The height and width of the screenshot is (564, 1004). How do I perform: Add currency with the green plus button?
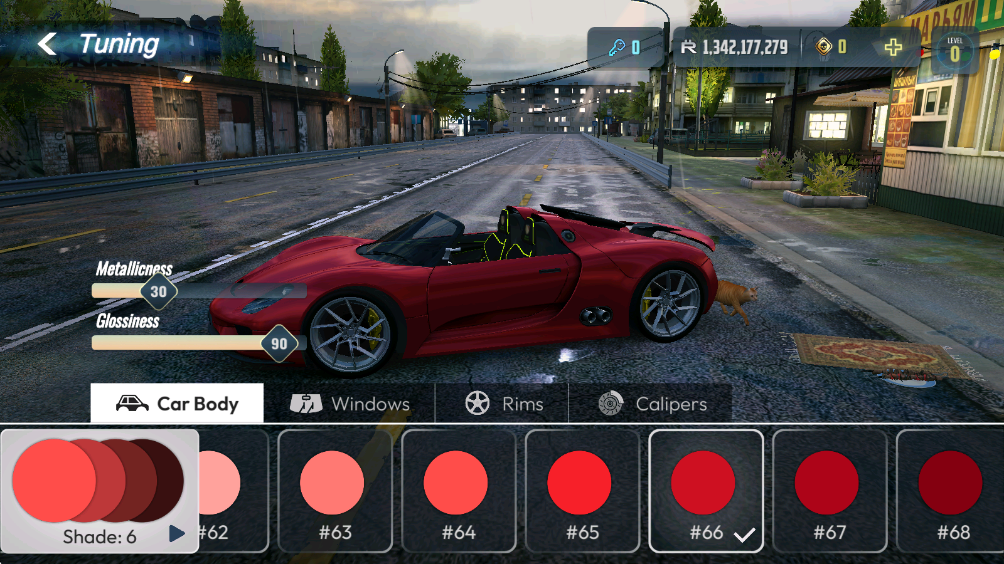pyautogui.click(x=893, y=47)
